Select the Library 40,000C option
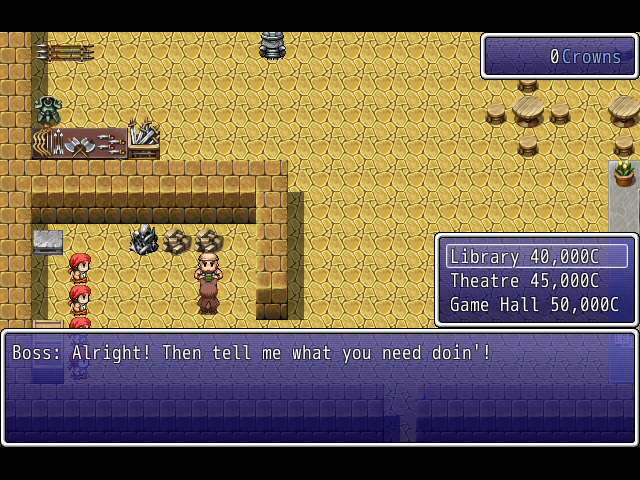This screenshot has width=640, height=480. [536, 257]
